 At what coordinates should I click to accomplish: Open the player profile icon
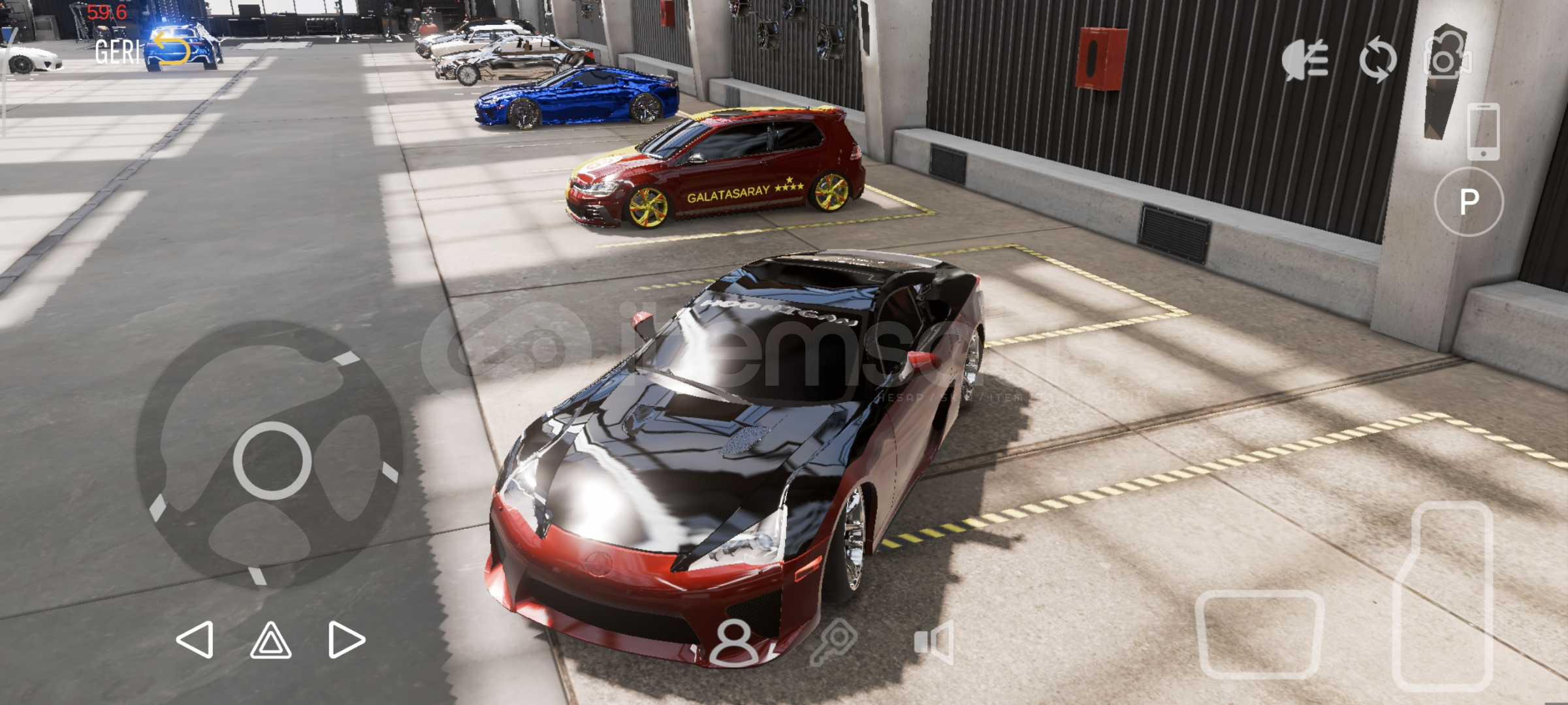click(x=734, y=642)
